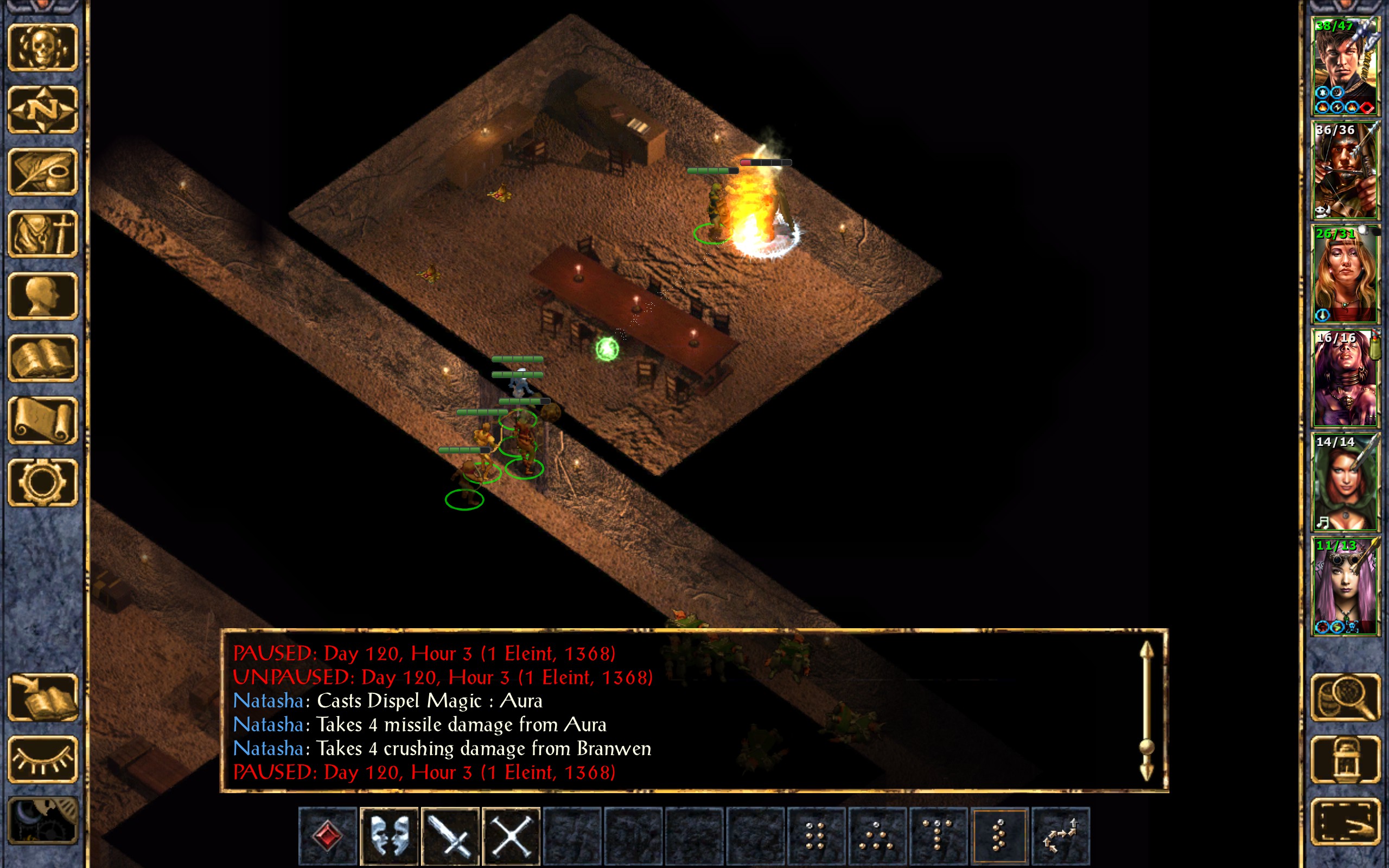This screenshot has width=1389, height=868.
Task: Click the red gem guard button
Action: (x=328, y=835)
